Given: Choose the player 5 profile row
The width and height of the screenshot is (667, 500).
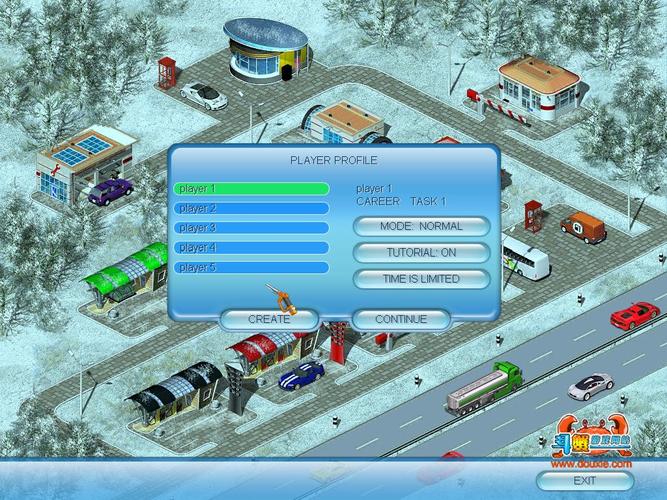Looking at the screenshot, I should (251, 268).
